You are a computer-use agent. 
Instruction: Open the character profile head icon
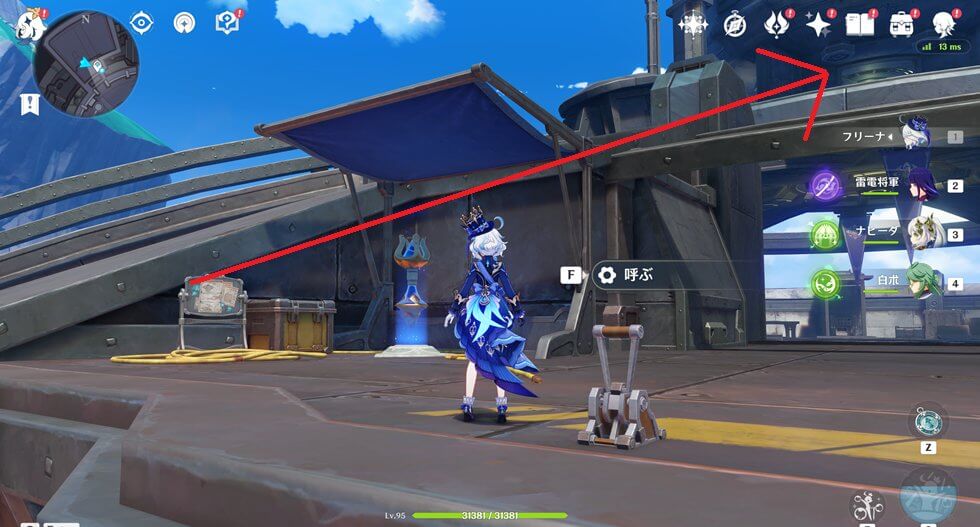click(x=943, y=25)
